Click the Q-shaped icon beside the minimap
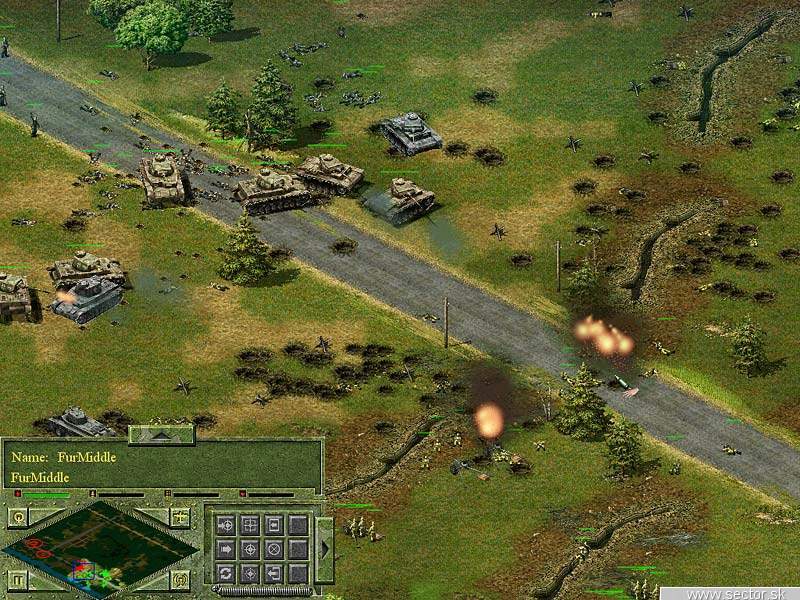 (17, 517)
